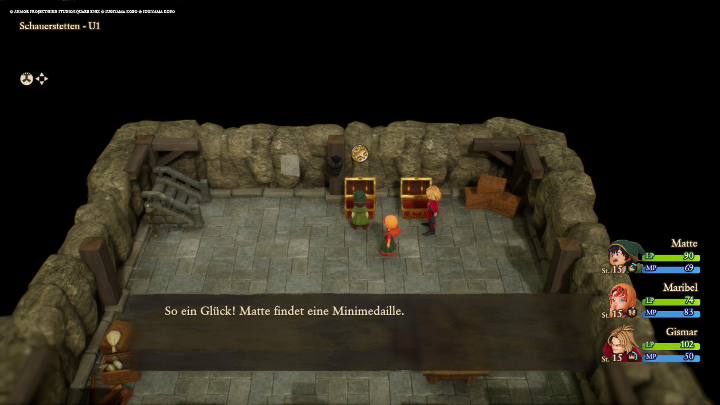Select Gismar's party portrait

click(623, 343)
